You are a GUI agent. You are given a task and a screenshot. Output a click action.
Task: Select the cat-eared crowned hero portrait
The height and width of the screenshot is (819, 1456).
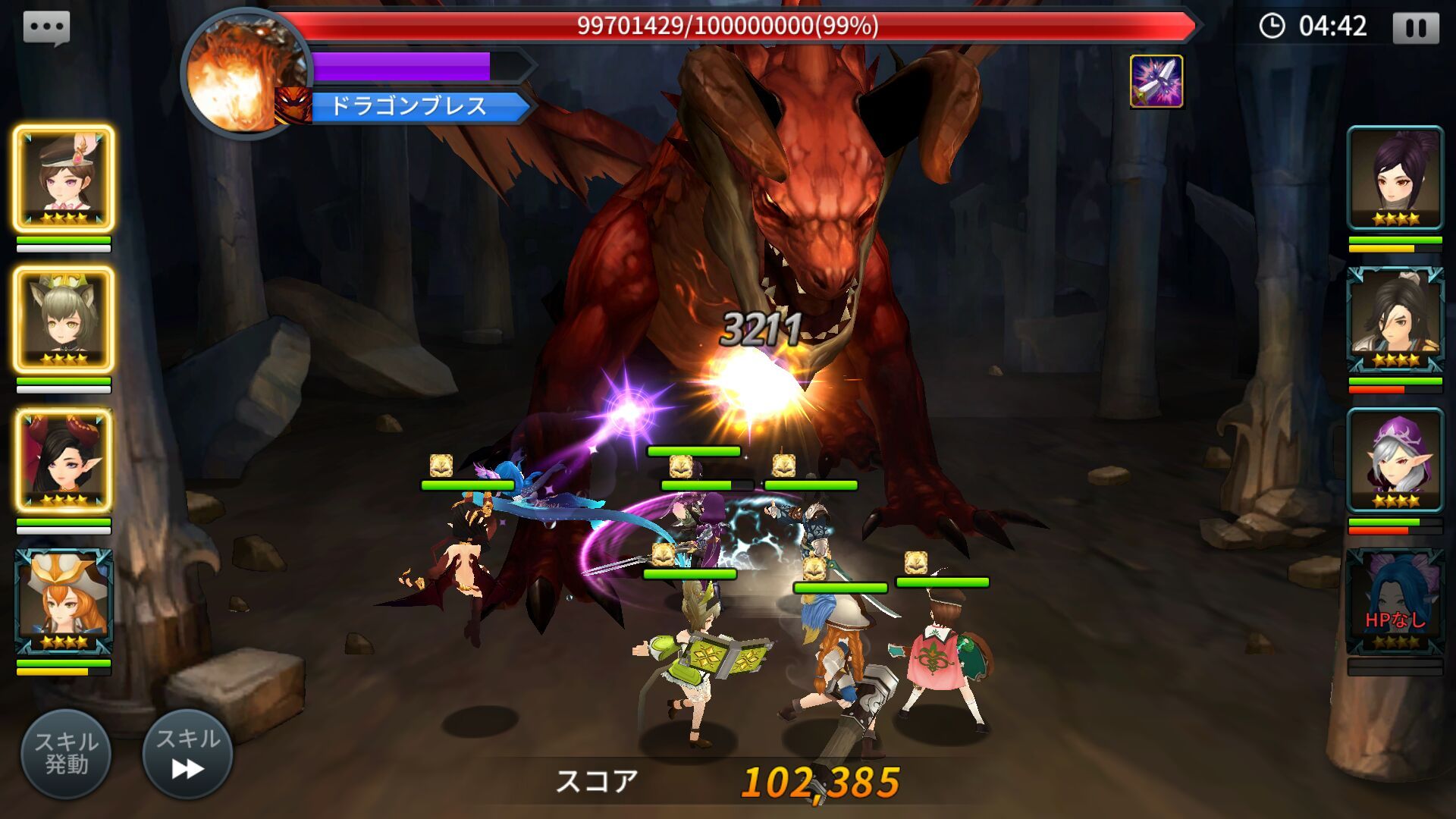[64, 319]
